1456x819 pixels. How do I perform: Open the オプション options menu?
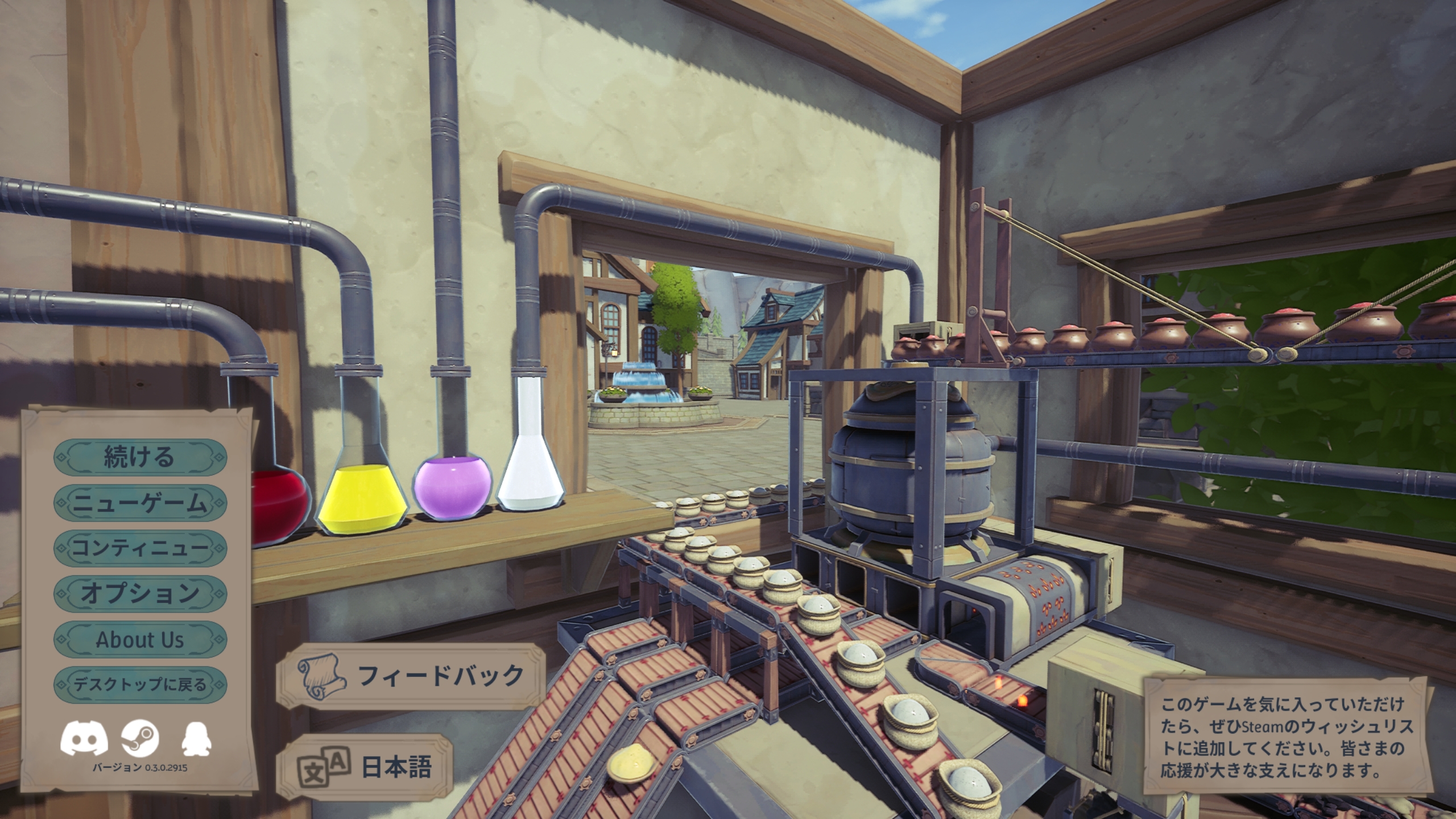point(140,594)
